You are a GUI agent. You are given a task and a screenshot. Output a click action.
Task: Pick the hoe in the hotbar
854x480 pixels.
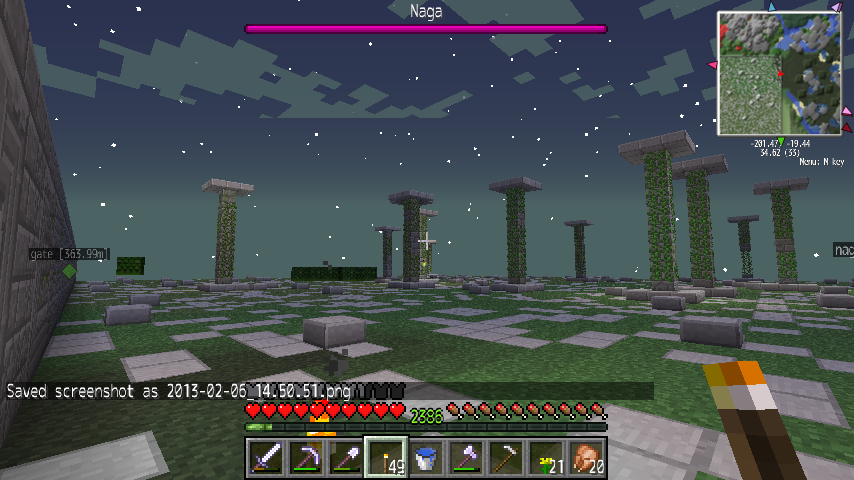coord(505,458)
